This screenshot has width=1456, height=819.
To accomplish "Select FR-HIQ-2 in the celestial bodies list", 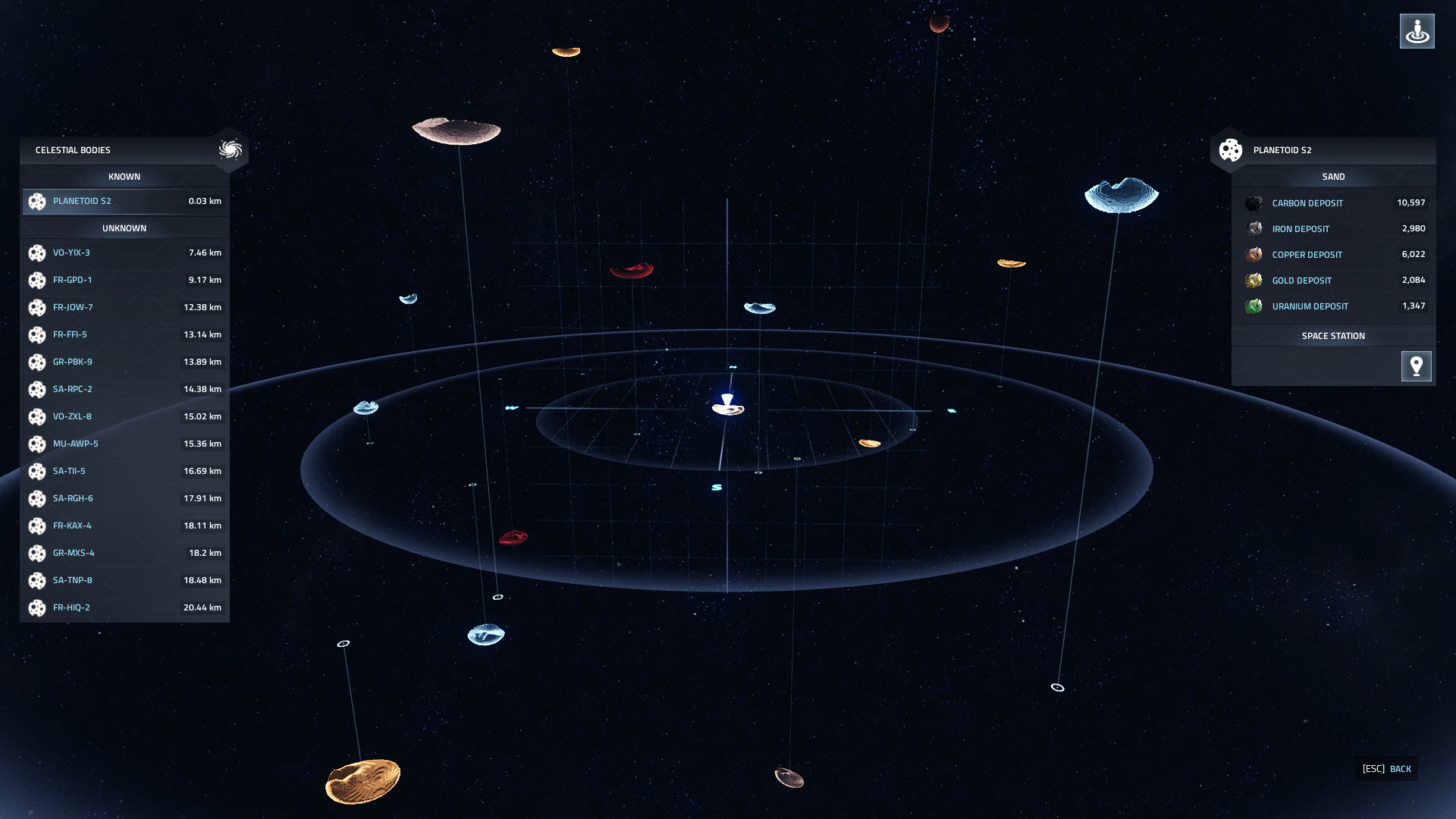I will point(72,607).
